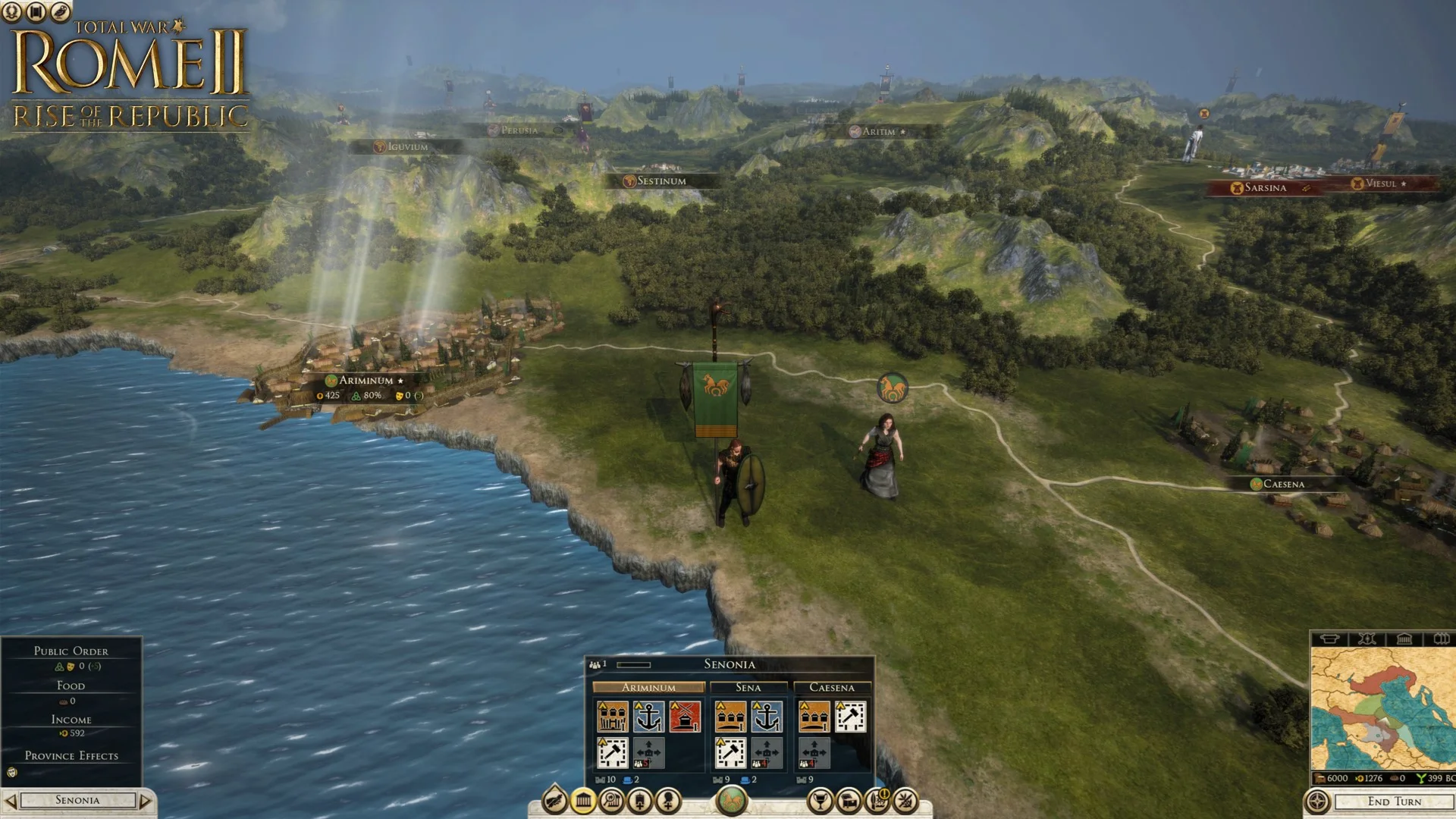The width and height of the screenshot is (1456, 819).
Task: Click the green horse faction emblem button
Action: pyautogui.click(x=731, y=801)
